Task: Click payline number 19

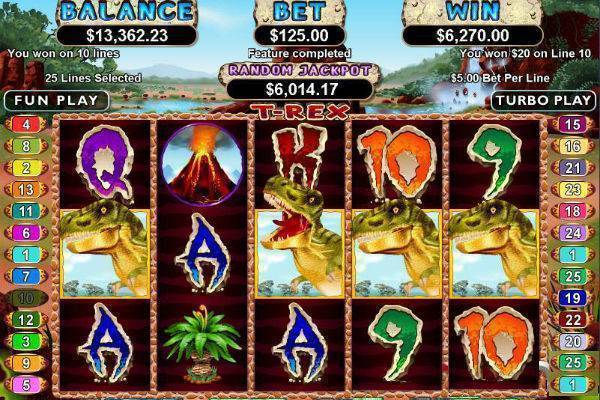Action: coord(572,297)
